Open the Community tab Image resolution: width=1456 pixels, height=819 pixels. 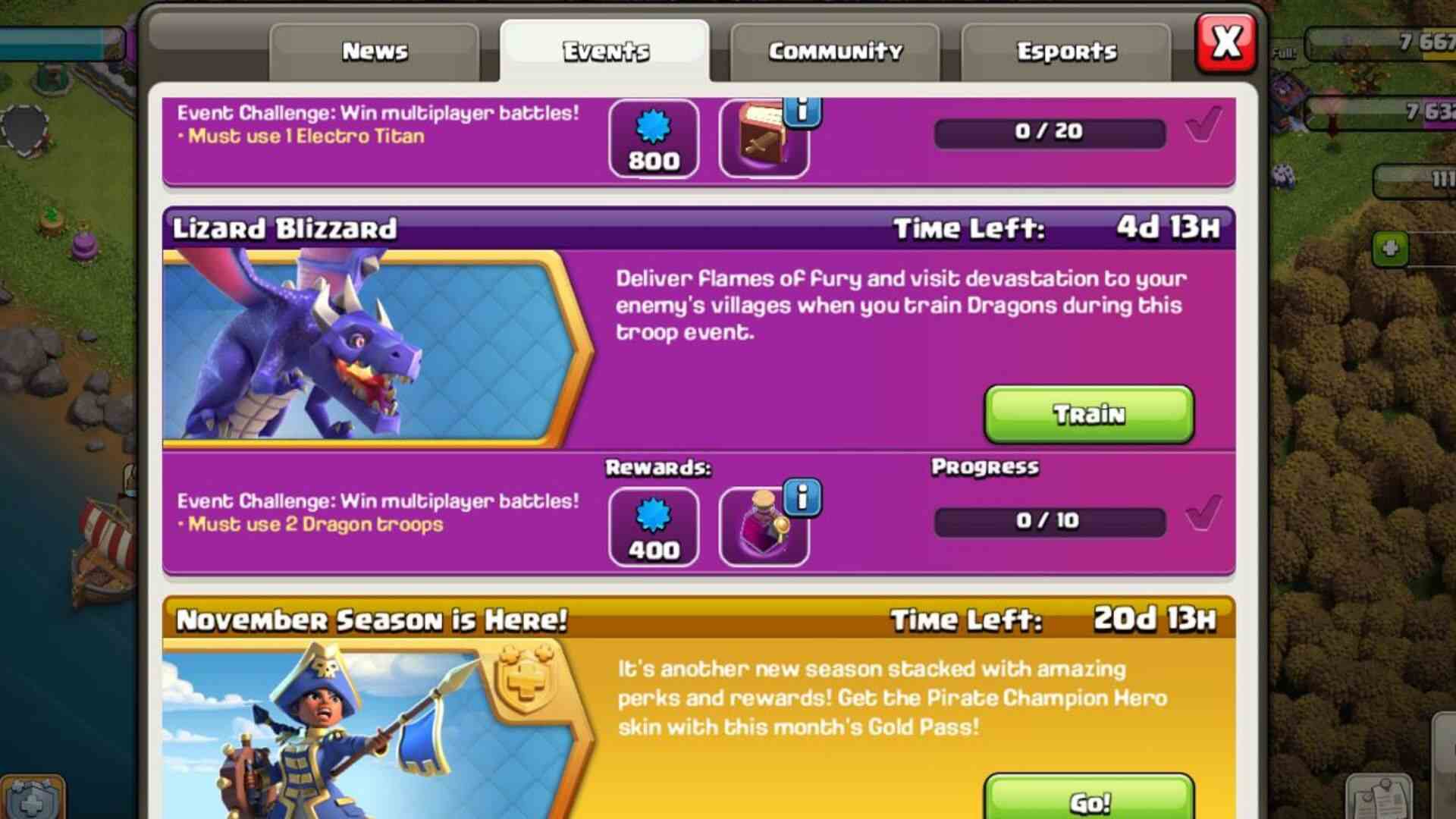click(834, 51)
